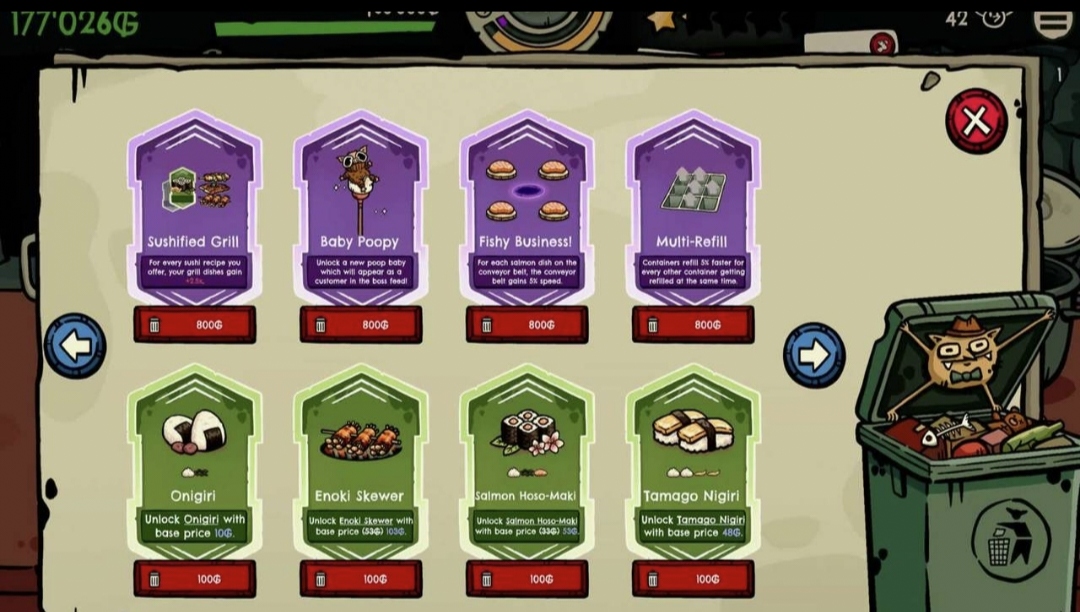The height and width of the screenshot is (612, 1080).
Task: Go to the next card page
Action: [x=813, y=354]
